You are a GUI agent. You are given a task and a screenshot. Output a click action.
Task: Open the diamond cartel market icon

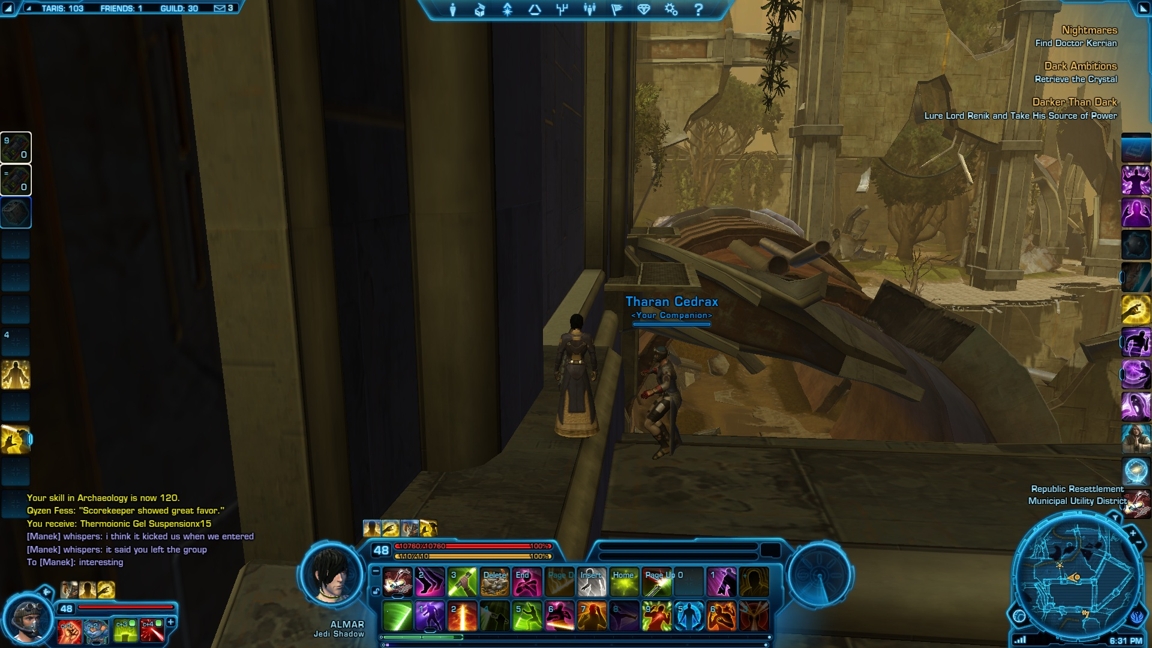click(644, 10)
